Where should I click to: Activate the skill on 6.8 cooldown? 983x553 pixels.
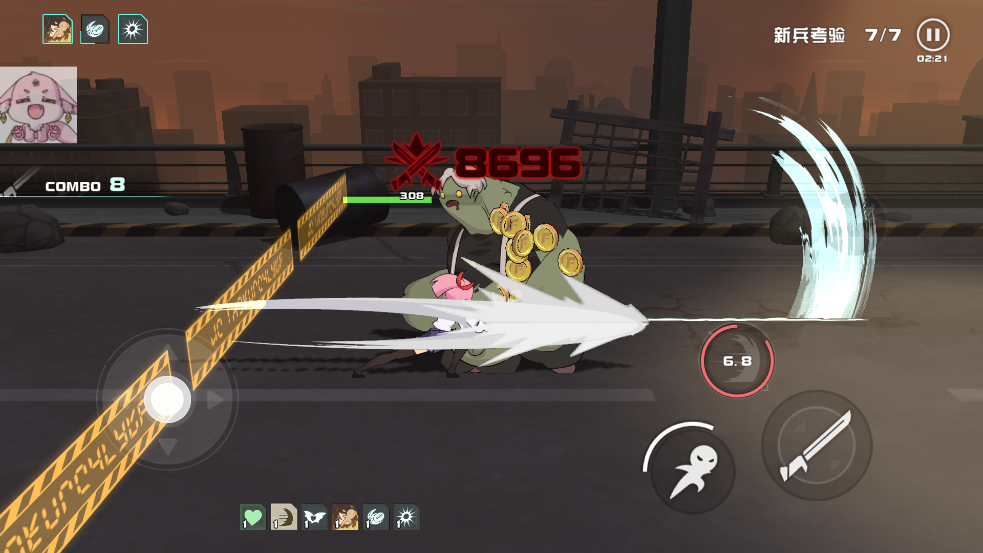(737, 360)
